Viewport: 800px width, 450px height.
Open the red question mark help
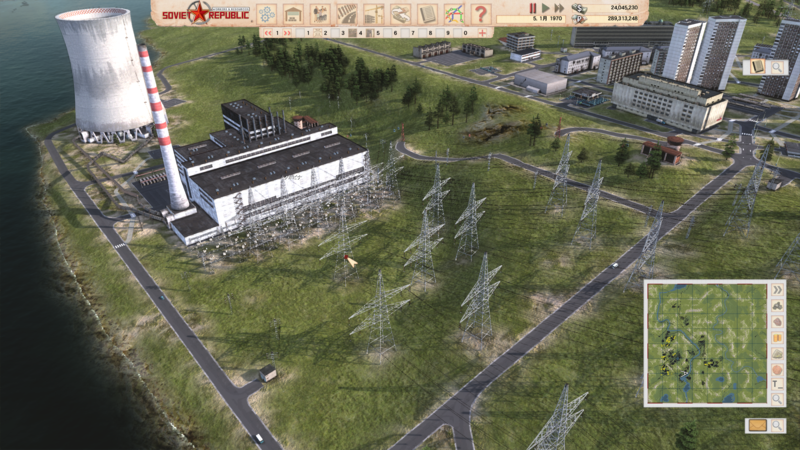tap(481, 14)
